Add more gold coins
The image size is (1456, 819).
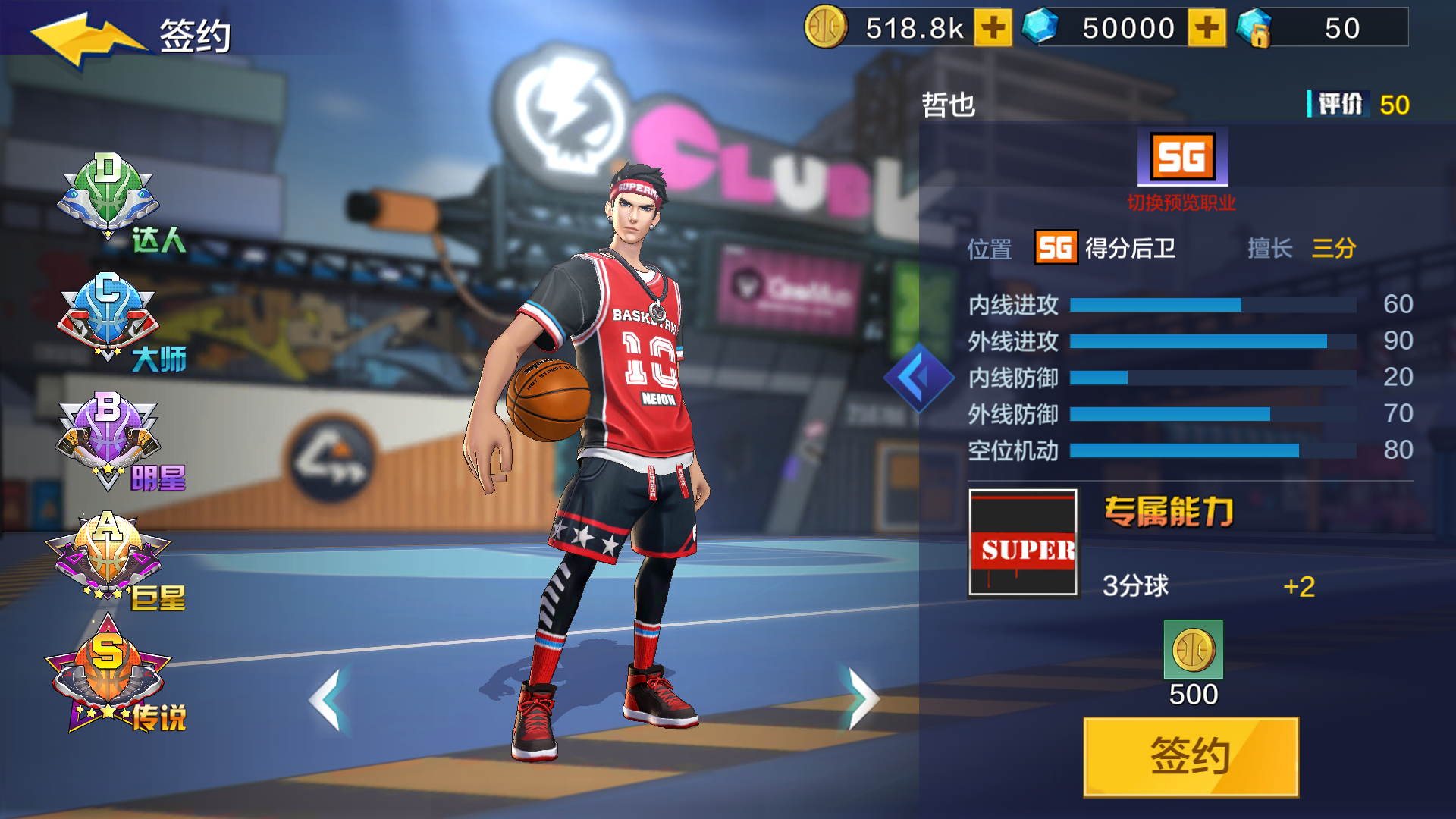(993, 29)
